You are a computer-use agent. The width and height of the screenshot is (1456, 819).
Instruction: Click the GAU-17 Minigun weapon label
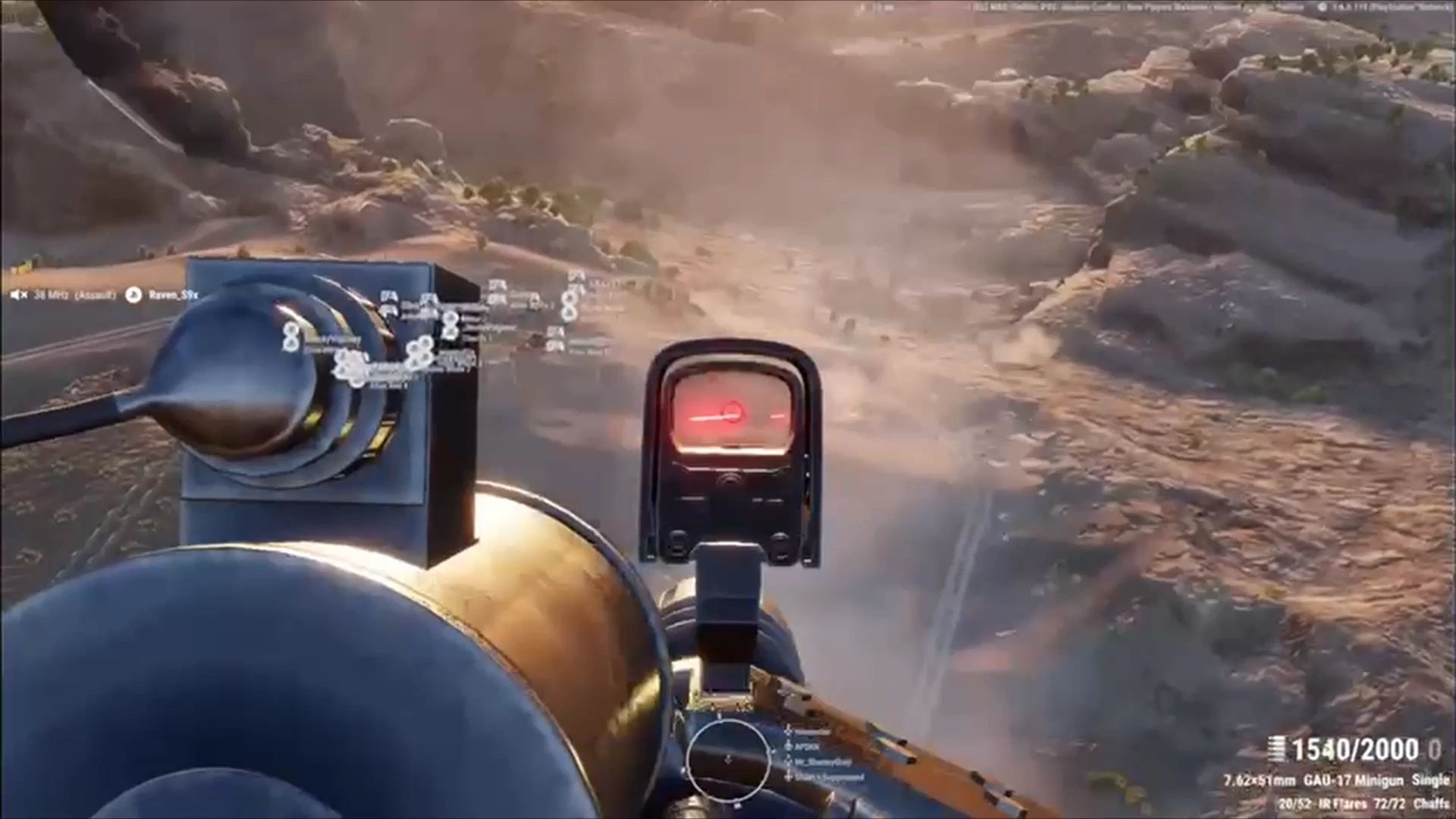(x=1354, y=780)
